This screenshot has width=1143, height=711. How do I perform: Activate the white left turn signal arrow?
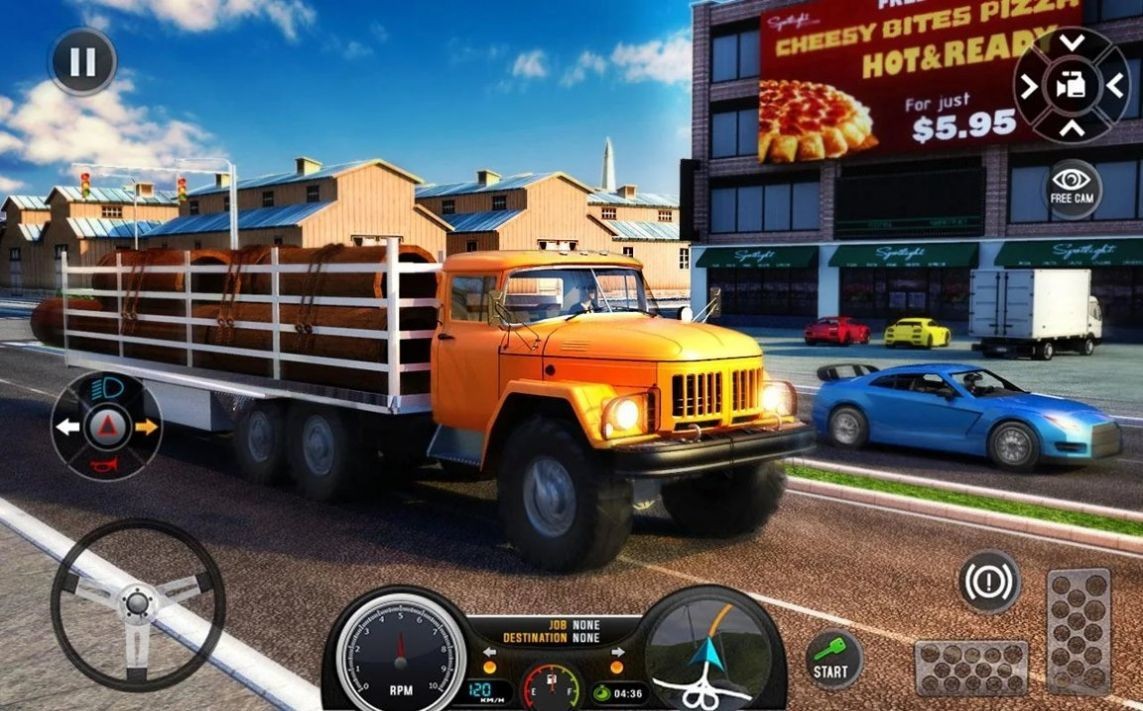(x=68, y=427)
